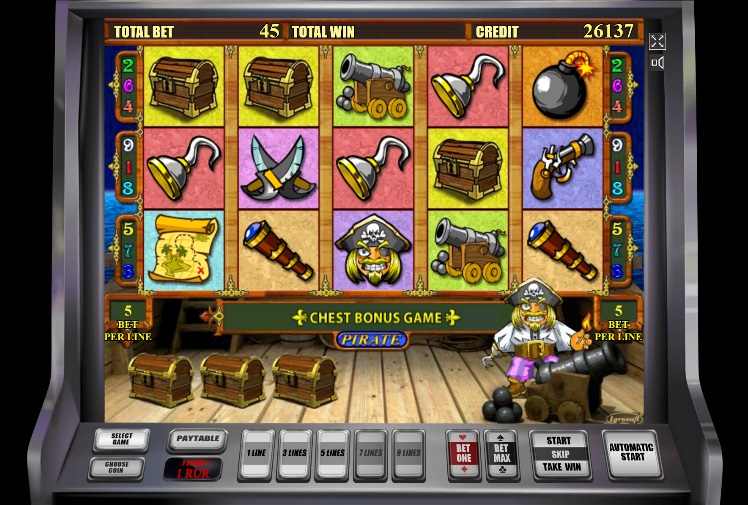Open the Select Game menu

(121, 439)
